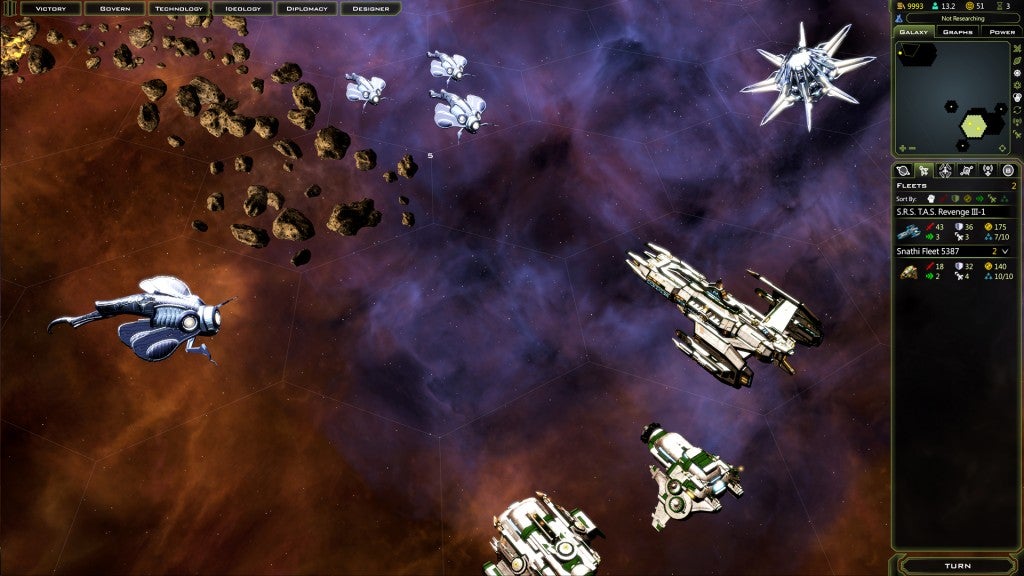Open the Victory screen

coord(51,9)
